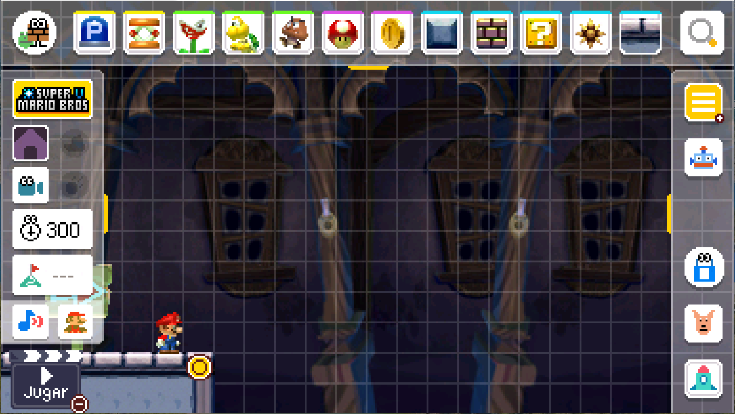Select the green Koopa Troopa

(243, 33)
